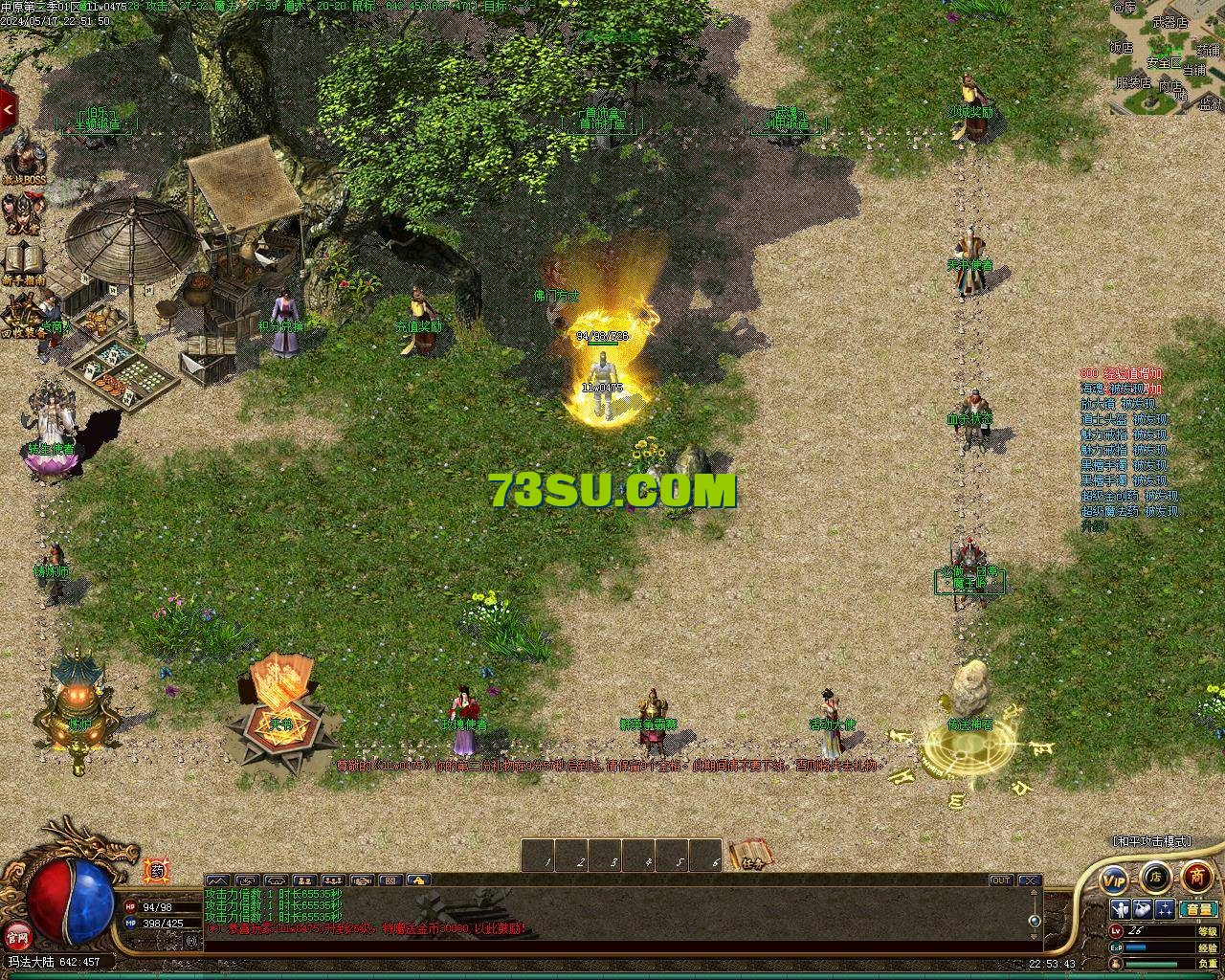The image size is (1225, 980).
Task: Close the game with X button
Action: [1029, 880]
